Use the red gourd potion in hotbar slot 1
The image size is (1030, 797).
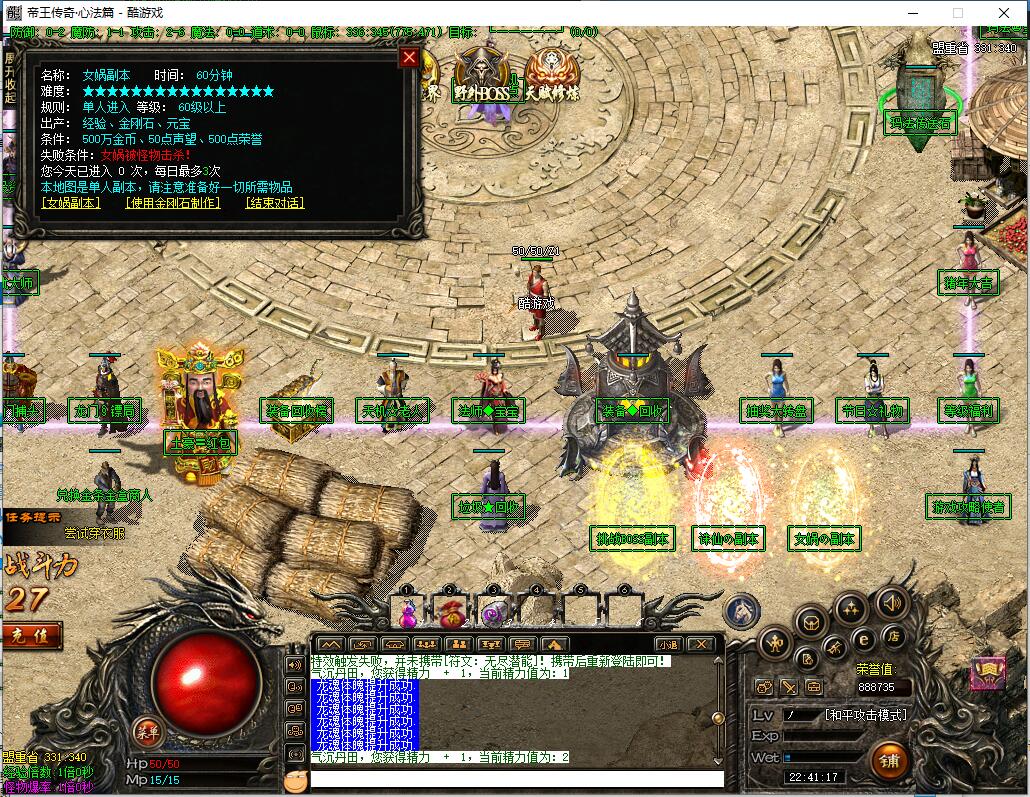pyautogui.click(x=408, y=611)
